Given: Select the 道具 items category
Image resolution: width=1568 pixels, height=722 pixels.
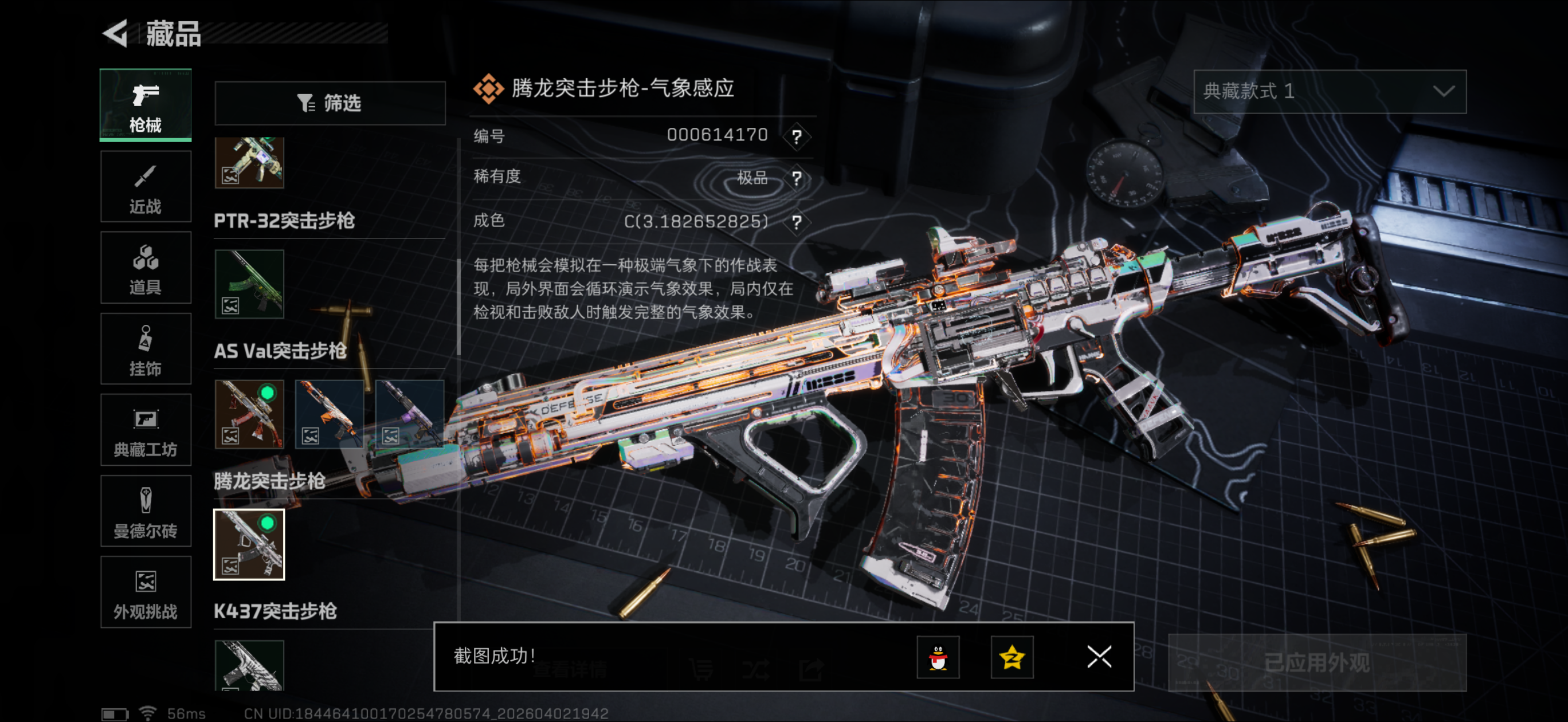Looking at the screenshot, I should pyautogui.click(x=146, y=268).
